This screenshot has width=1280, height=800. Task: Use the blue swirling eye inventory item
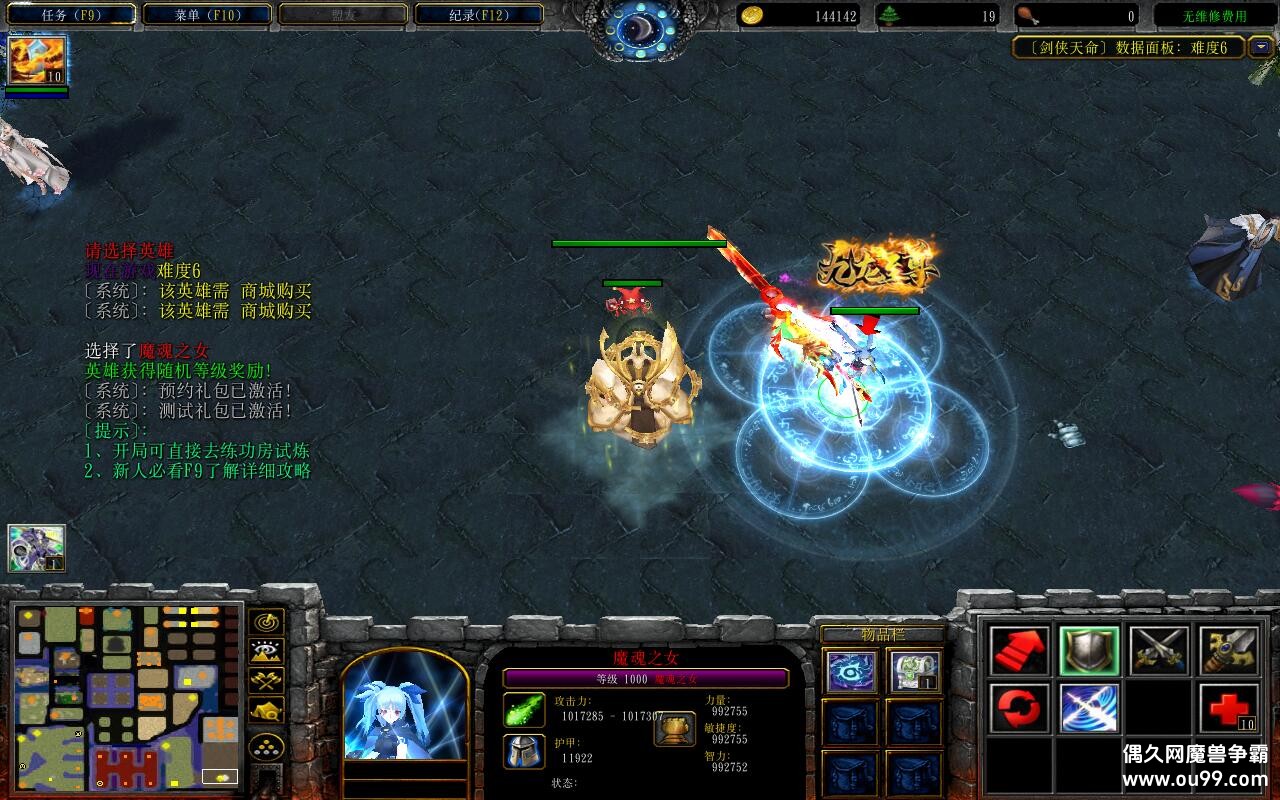852,671
